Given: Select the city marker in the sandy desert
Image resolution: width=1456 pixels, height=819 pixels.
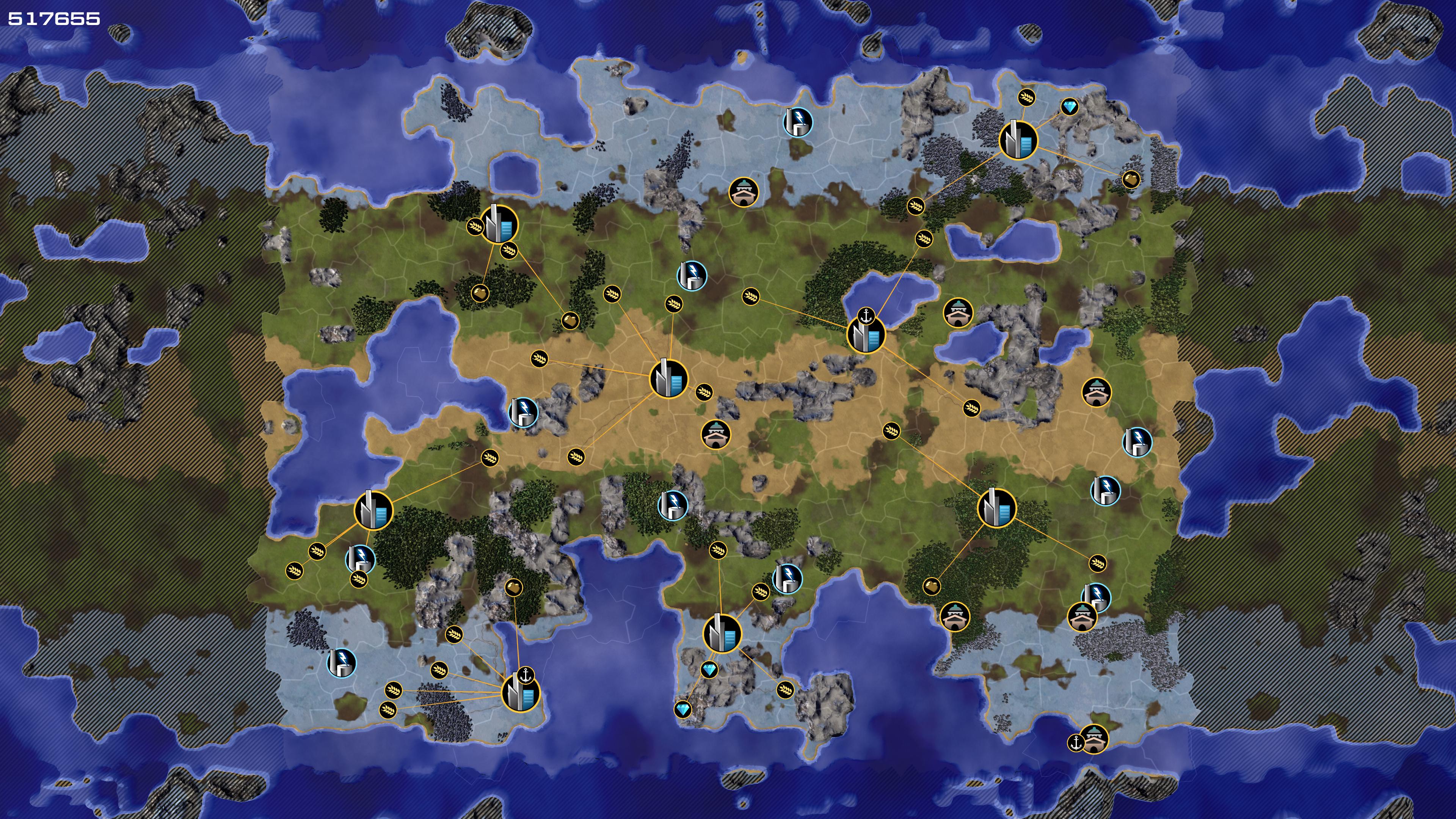Looking at the screenshot, I should pyautogui.click(x=668, y=379).
